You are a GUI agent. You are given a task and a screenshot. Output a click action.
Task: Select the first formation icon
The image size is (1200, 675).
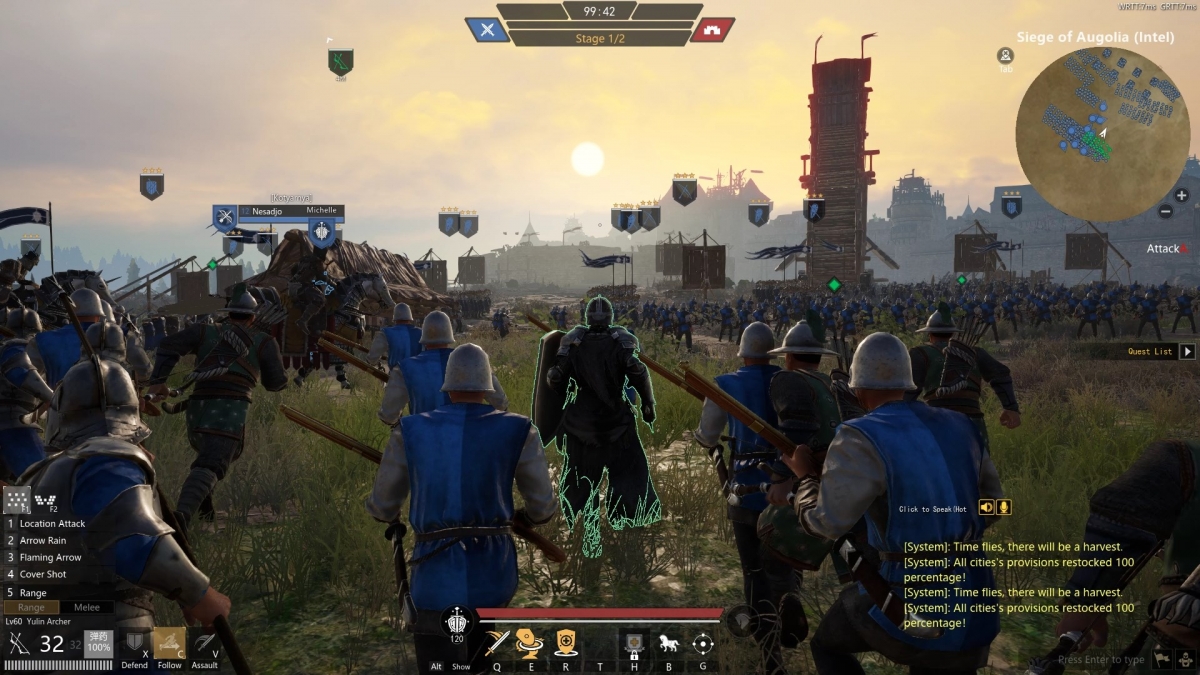pos(17,499)
